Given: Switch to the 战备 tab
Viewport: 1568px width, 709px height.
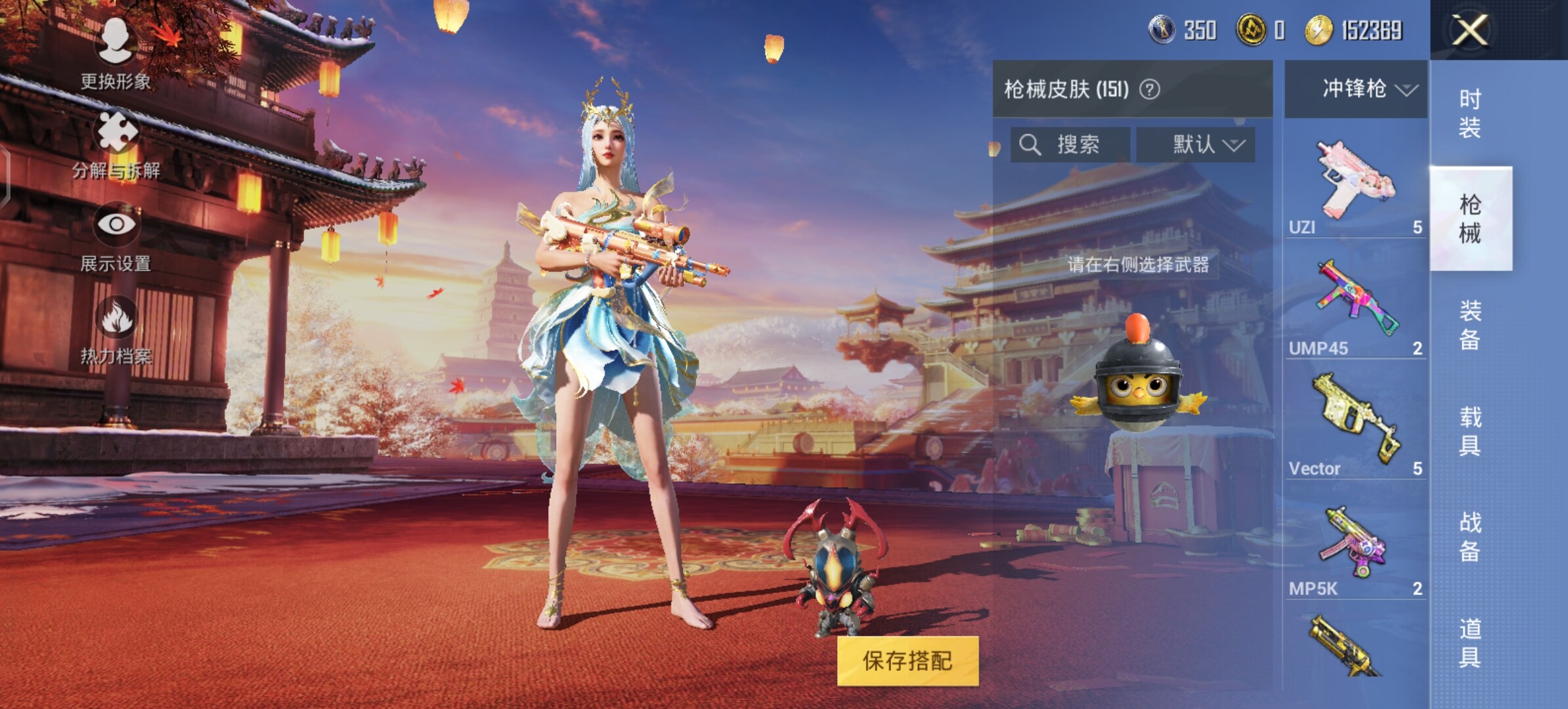Looking at the screenshot, I should click(1471, 537).
